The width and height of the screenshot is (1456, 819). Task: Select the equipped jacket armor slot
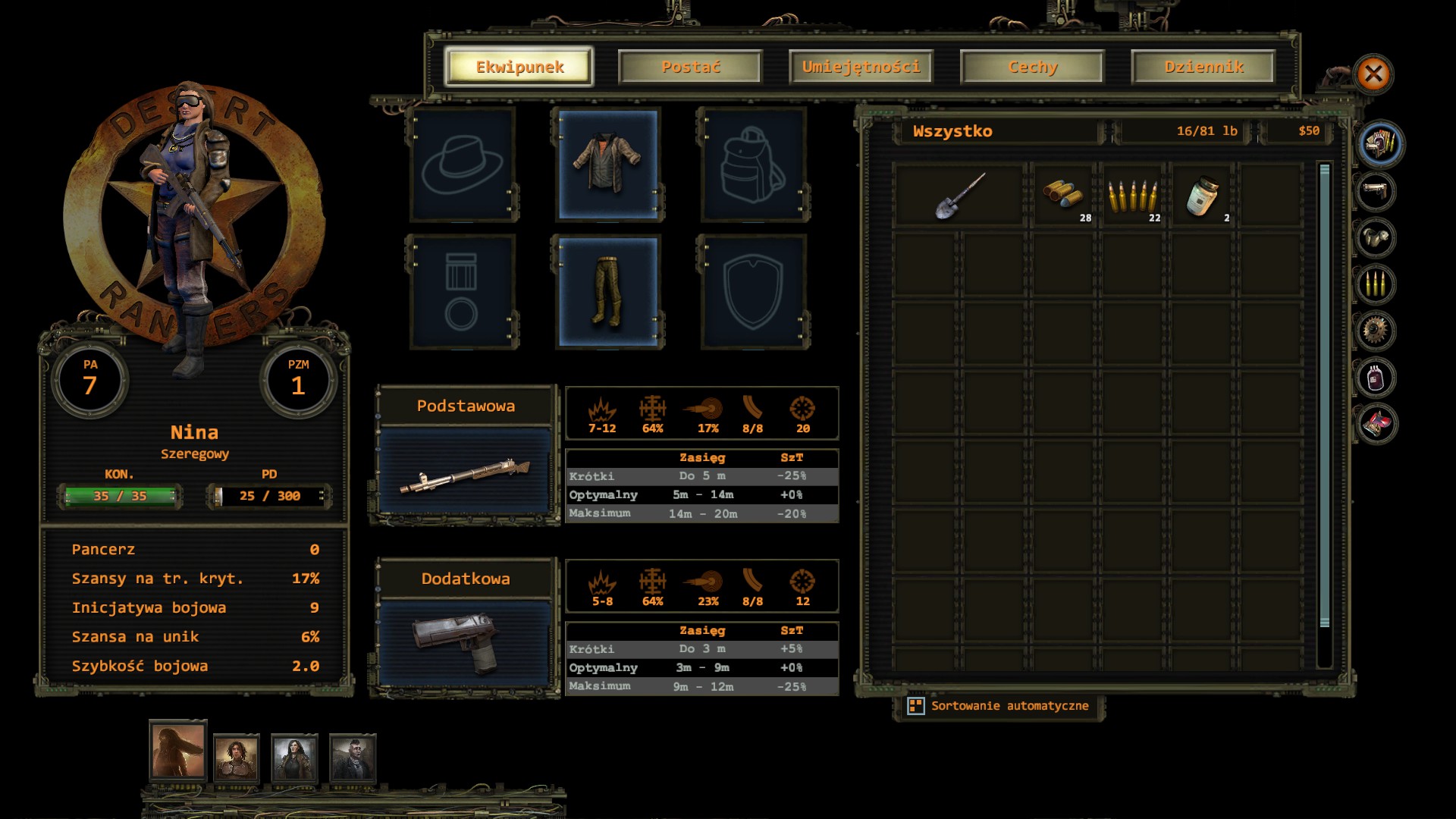(x=607, y=165)
